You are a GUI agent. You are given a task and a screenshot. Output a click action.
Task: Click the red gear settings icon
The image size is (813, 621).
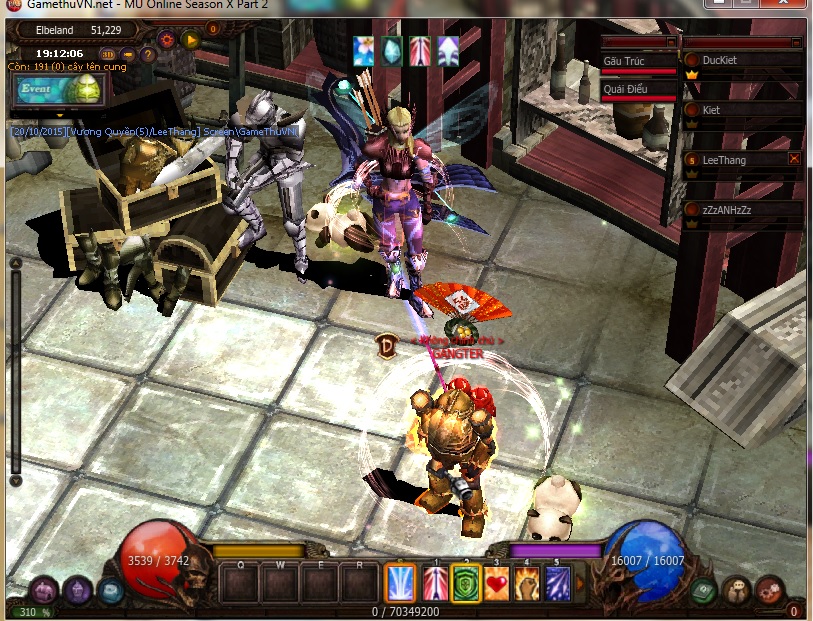(166, 40)
